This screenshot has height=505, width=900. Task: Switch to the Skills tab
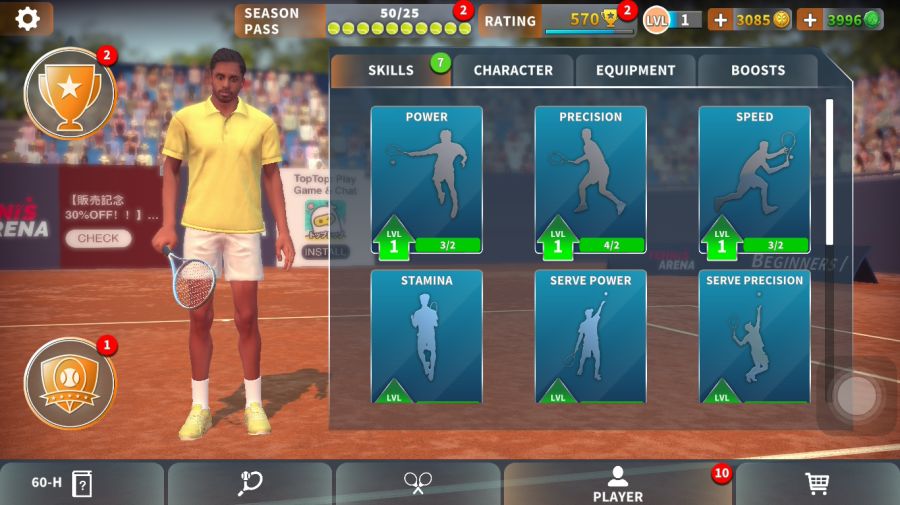[x=391, y=70]
